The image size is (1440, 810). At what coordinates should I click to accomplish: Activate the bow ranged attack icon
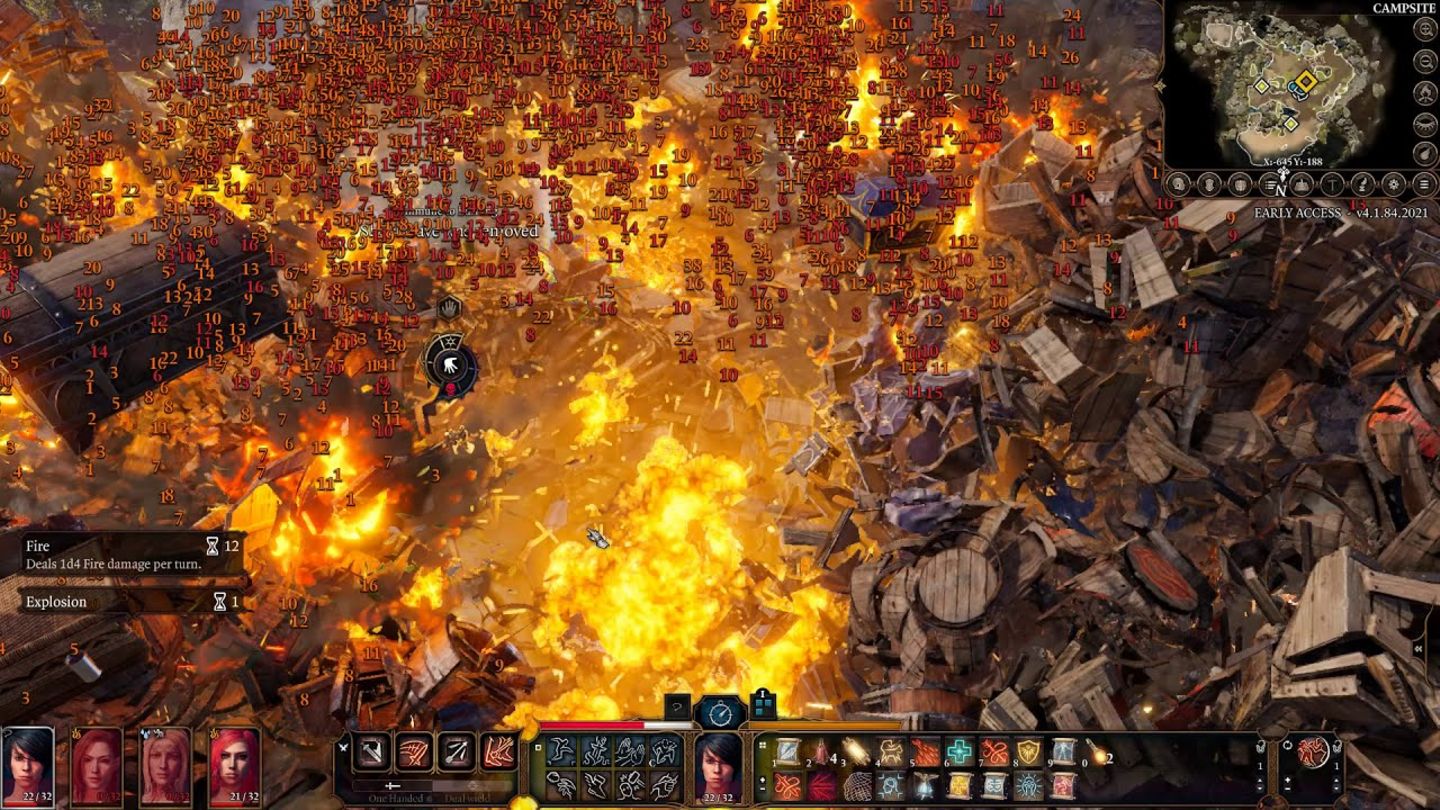pyautogui.click(x=457, y=751)
